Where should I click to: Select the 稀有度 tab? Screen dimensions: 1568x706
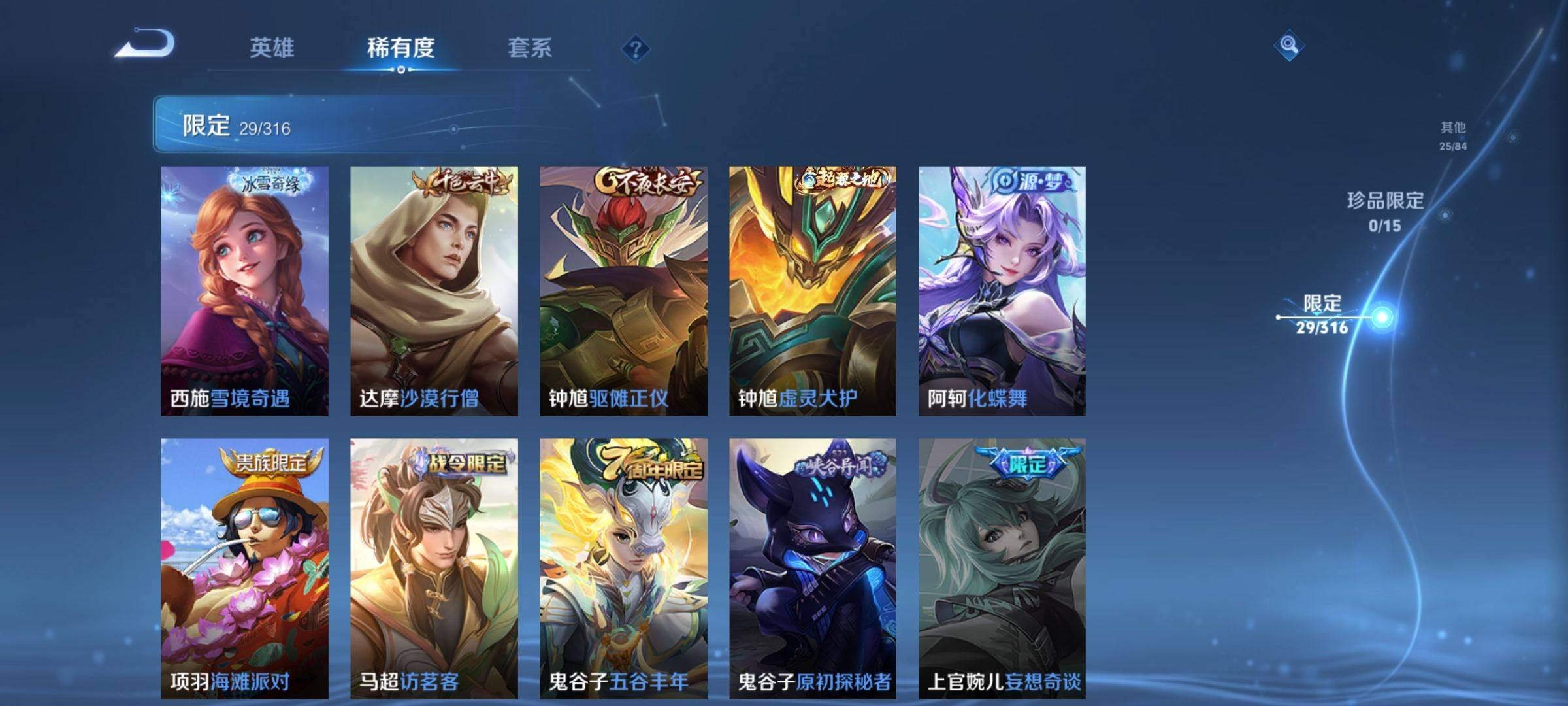point(400,48)
